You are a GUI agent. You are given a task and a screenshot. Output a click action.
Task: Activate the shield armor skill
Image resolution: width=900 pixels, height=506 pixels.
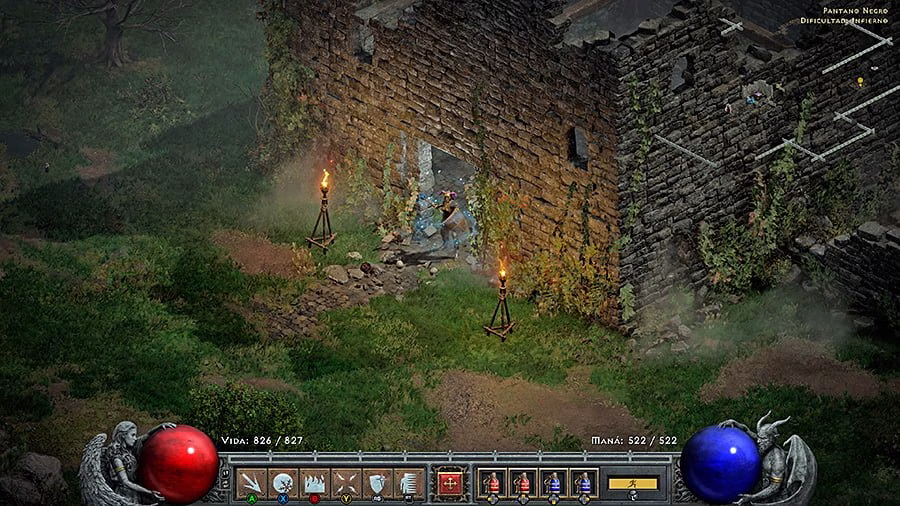click(x=376, y=483)
